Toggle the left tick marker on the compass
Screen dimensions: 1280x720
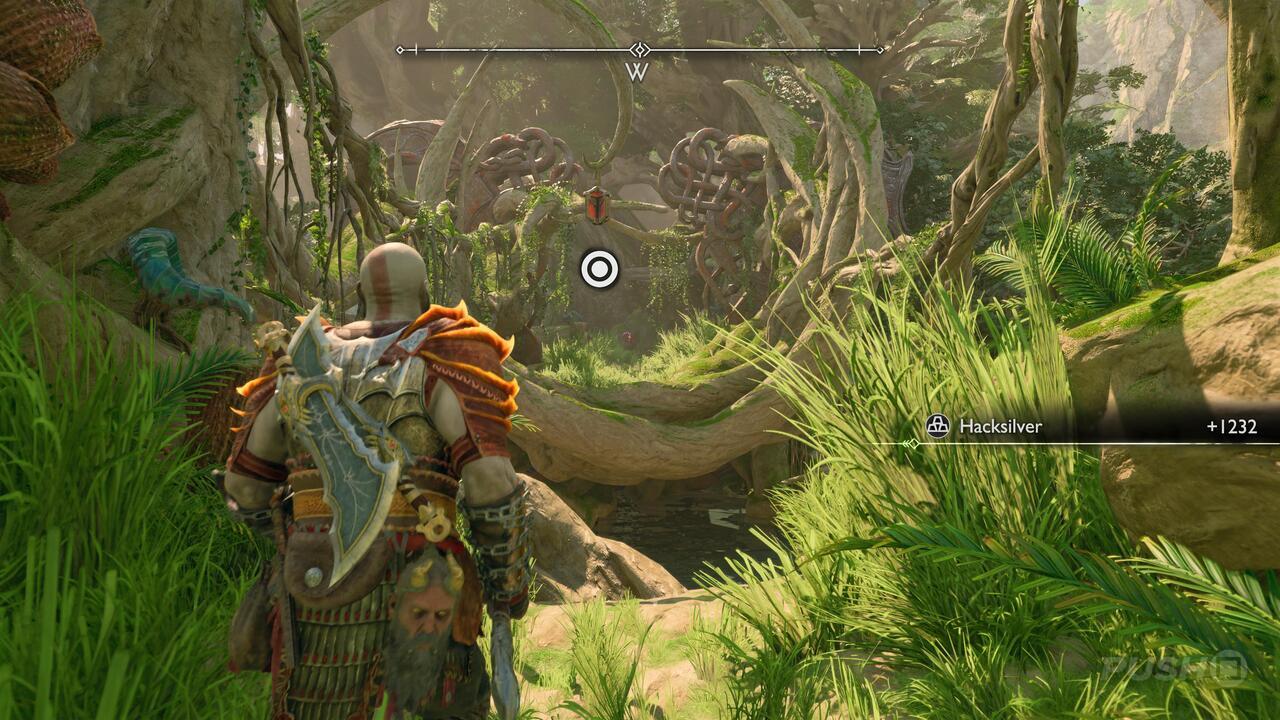click(415, 48)
